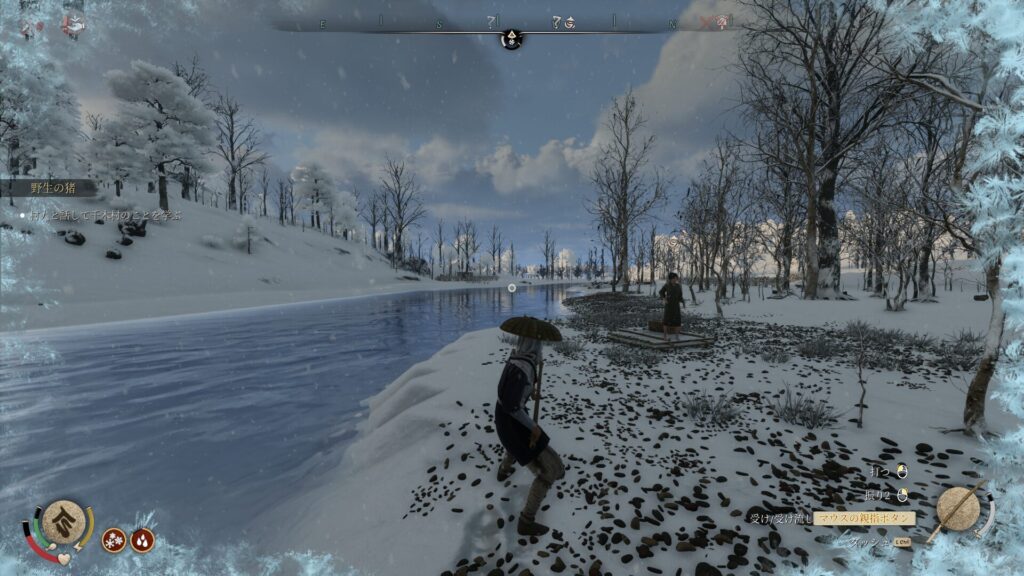This screenshot has width=1024, height=576.
Task: Select the water droplets status effect icon
Action: click(142, 540)
